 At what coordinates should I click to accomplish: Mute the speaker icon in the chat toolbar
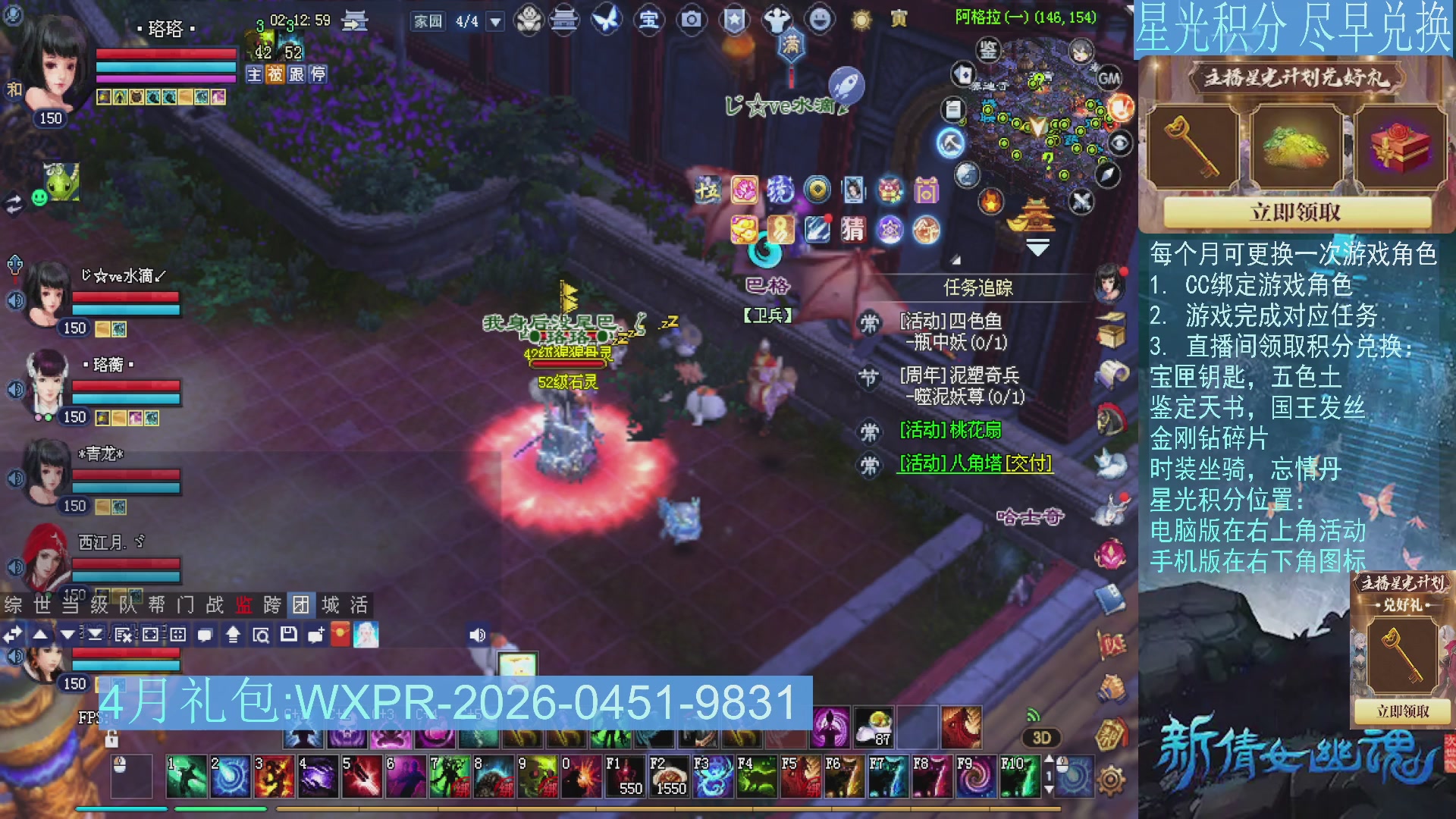point(477,635)
